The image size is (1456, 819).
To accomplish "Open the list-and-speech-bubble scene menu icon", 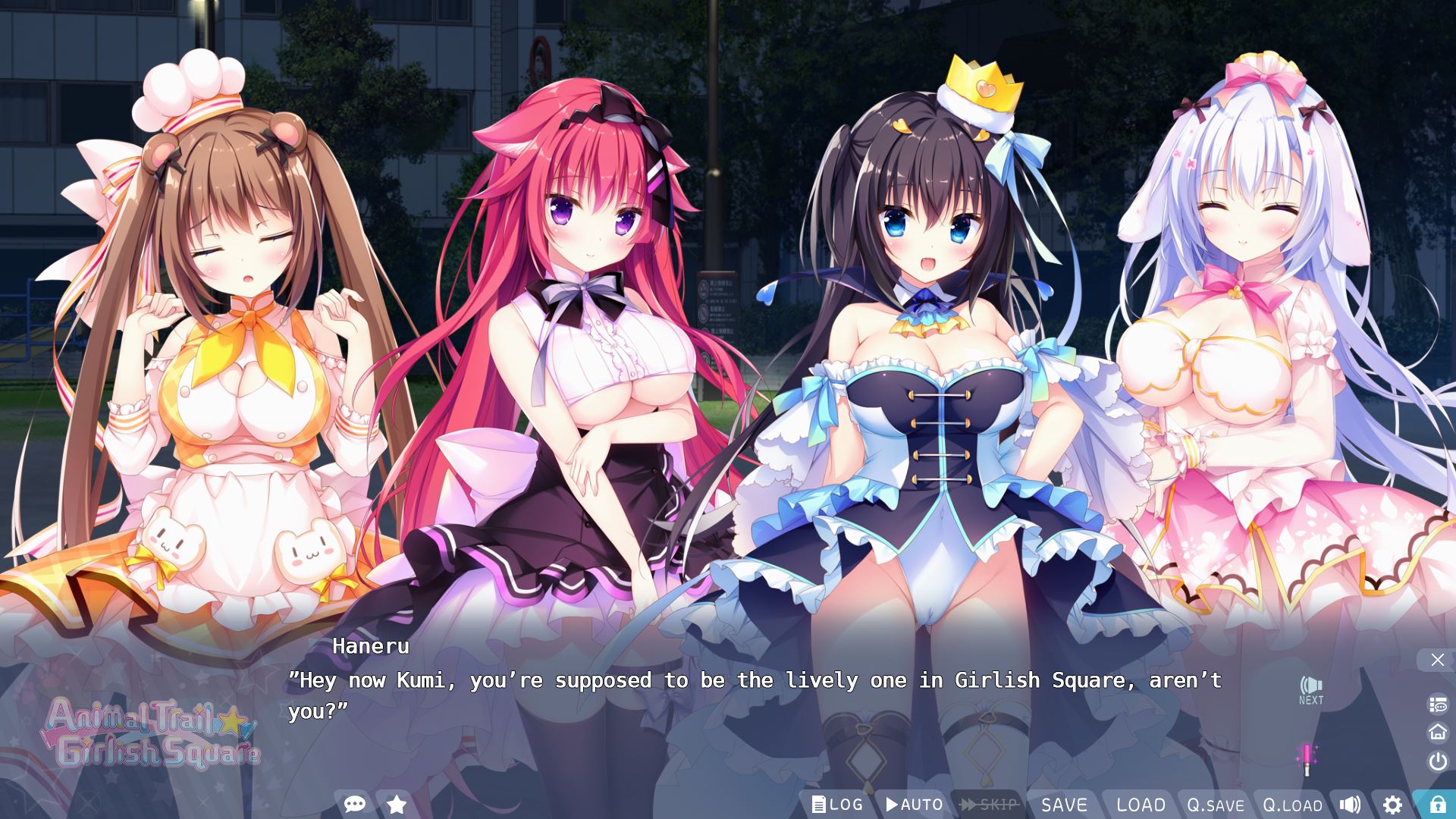I will (x=1437, y=704).
